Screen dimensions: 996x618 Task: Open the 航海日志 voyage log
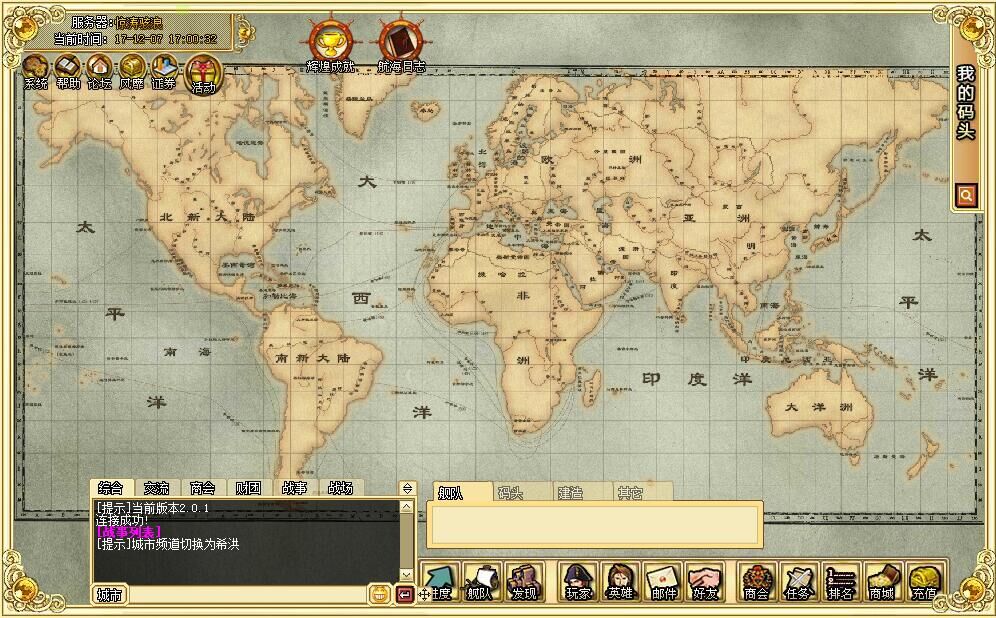[400, 44]
